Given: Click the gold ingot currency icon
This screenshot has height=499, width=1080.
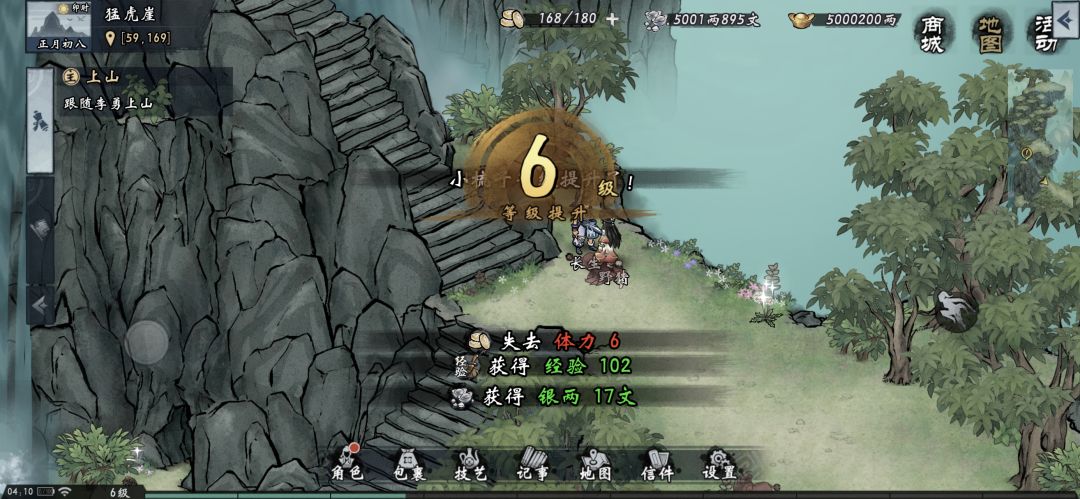Looking at the screenshot, I should click(800, 19).
